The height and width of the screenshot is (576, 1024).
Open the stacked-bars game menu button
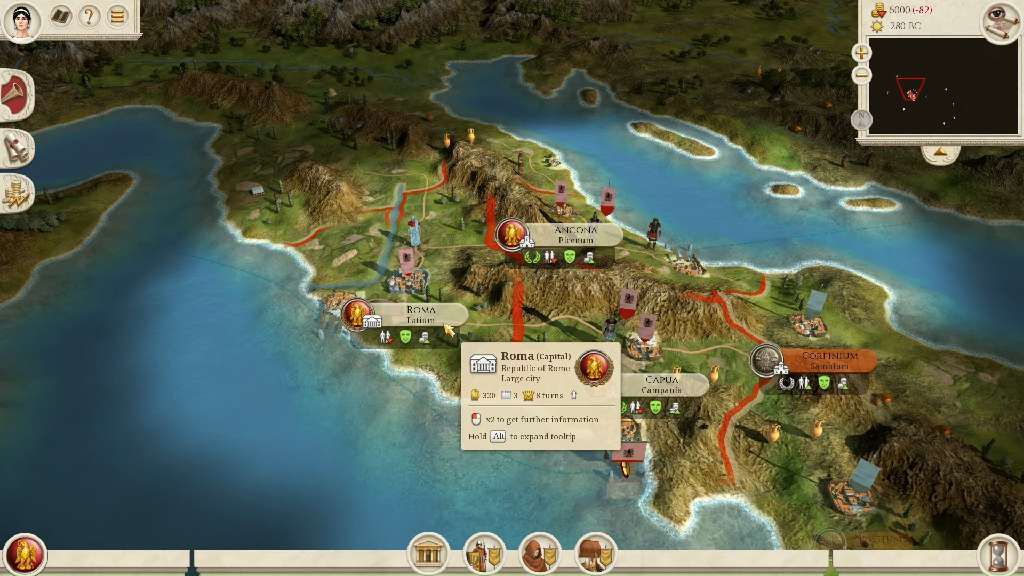(118, 17)
